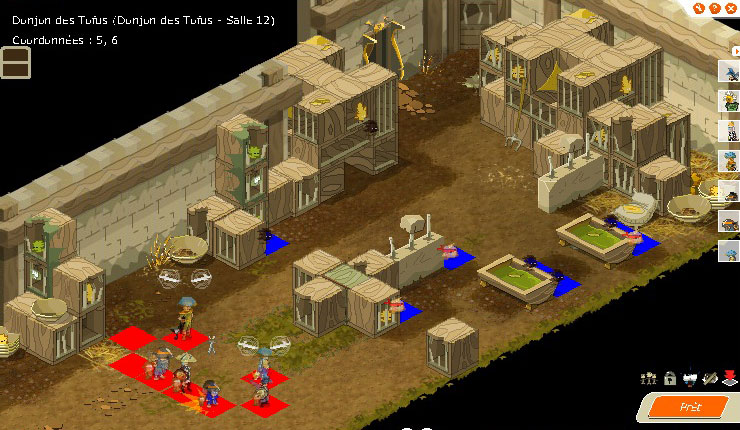Click the brown two-panel icon under coordinates
The height and width of the screenshot is (430, 740).
(x=16, y=62)
